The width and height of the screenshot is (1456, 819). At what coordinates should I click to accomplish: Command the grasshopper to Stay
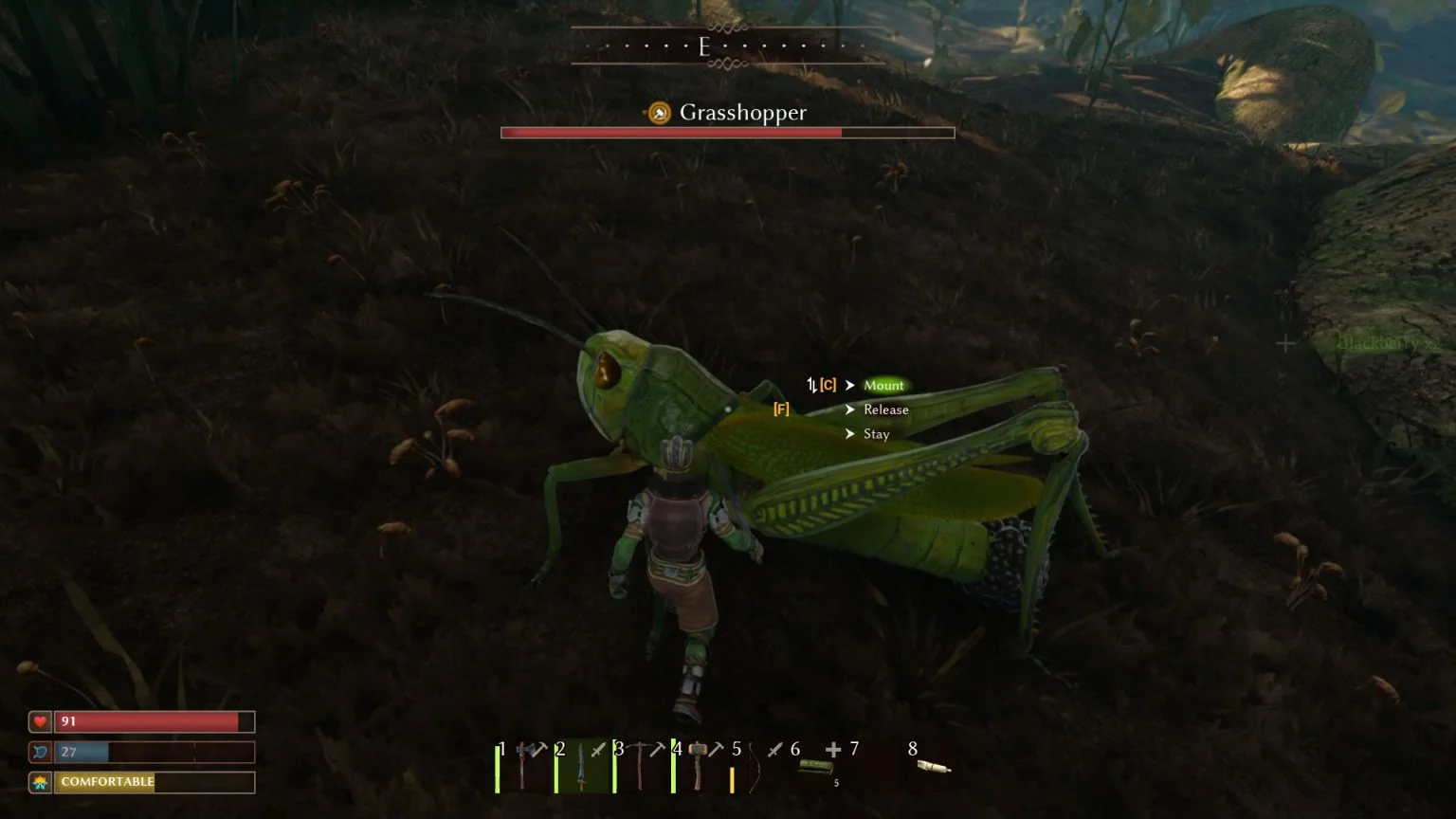pos(876,433)
